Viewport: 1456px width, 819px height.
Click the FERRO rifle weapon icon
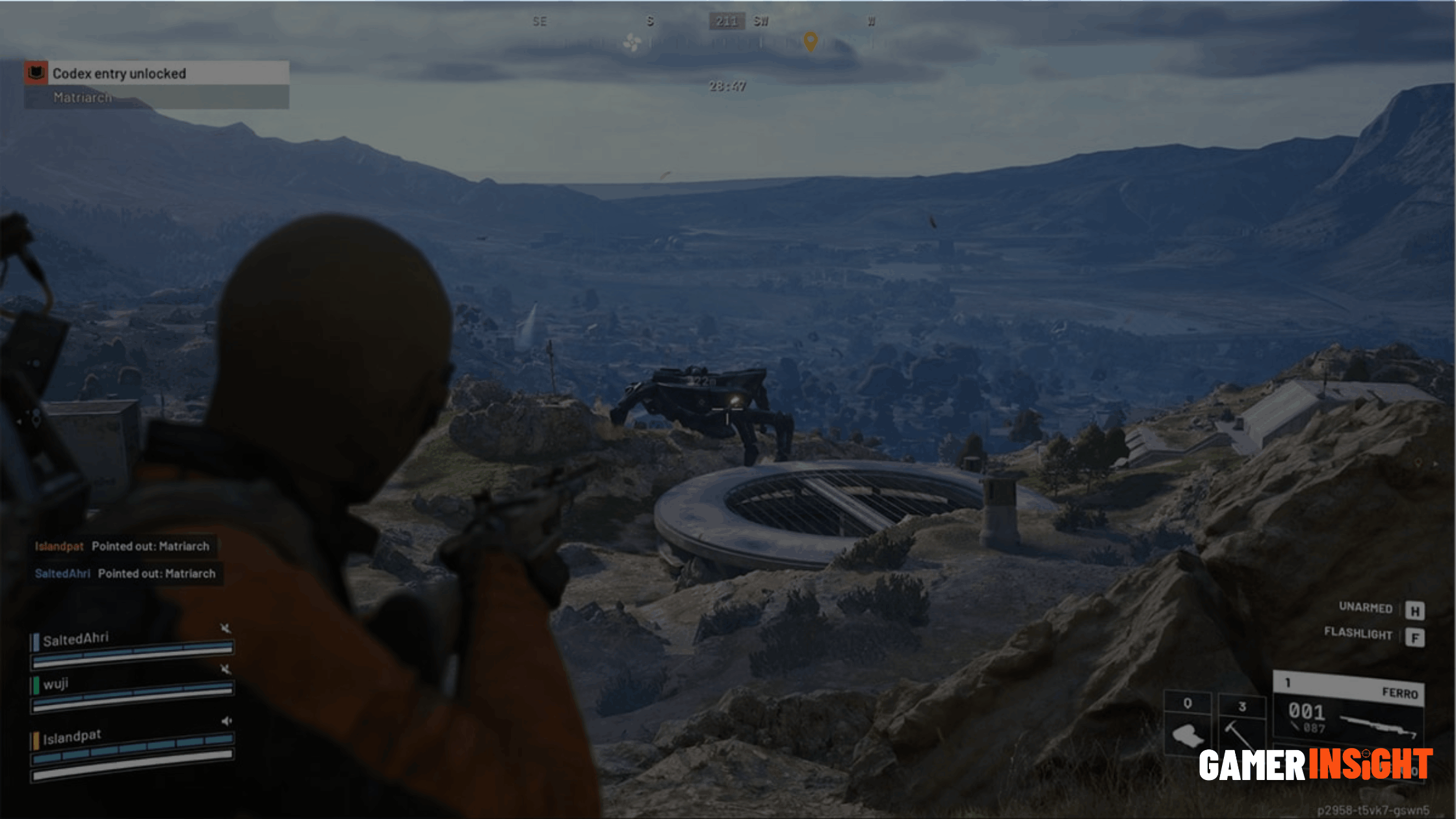tap(1379, 726)
